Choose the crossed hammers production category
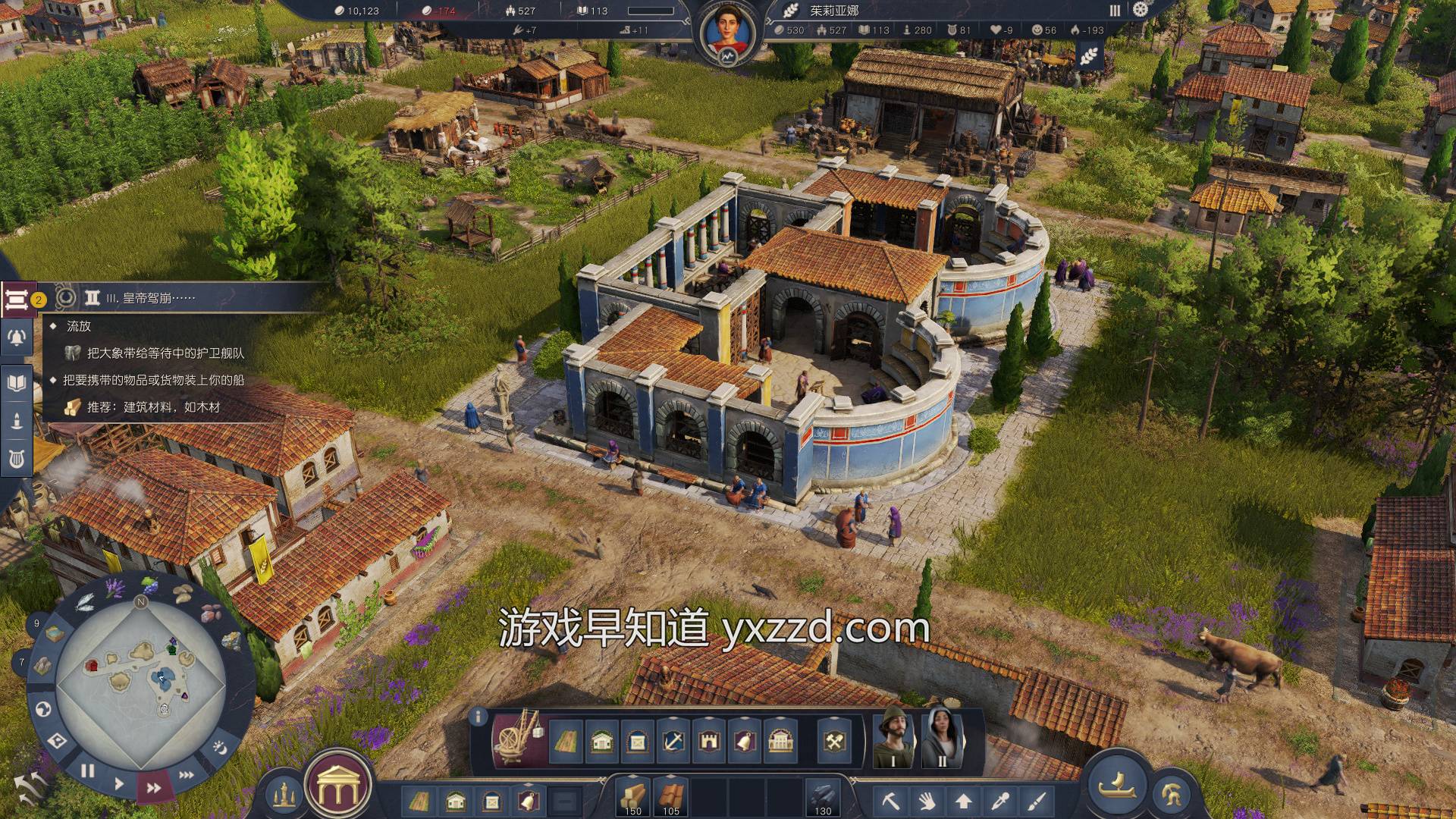The height and width of the screenshot is (819, 1456). pos(836,741)
